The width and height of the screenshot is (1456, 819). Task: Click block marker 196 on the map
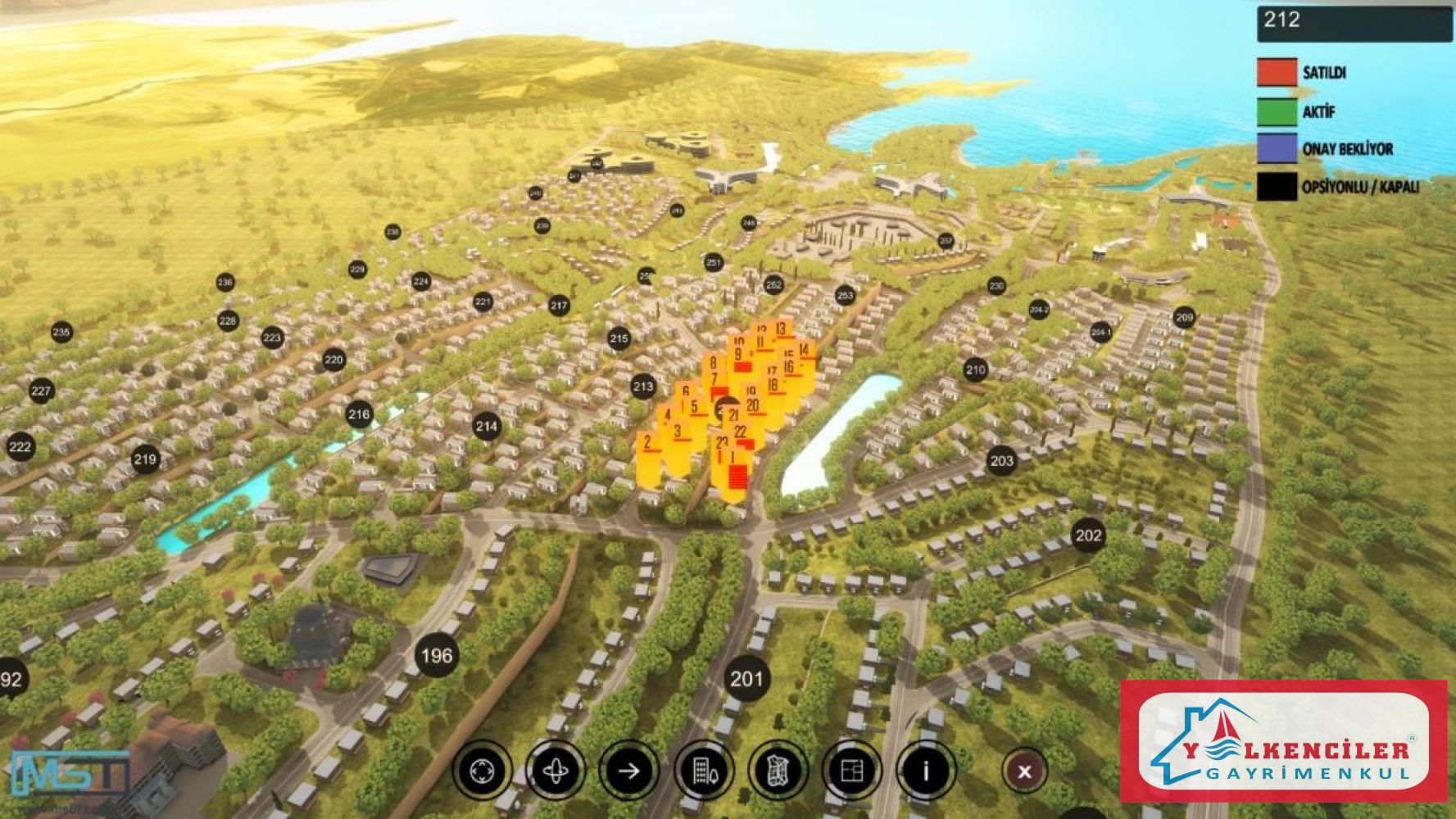(436, 655)
